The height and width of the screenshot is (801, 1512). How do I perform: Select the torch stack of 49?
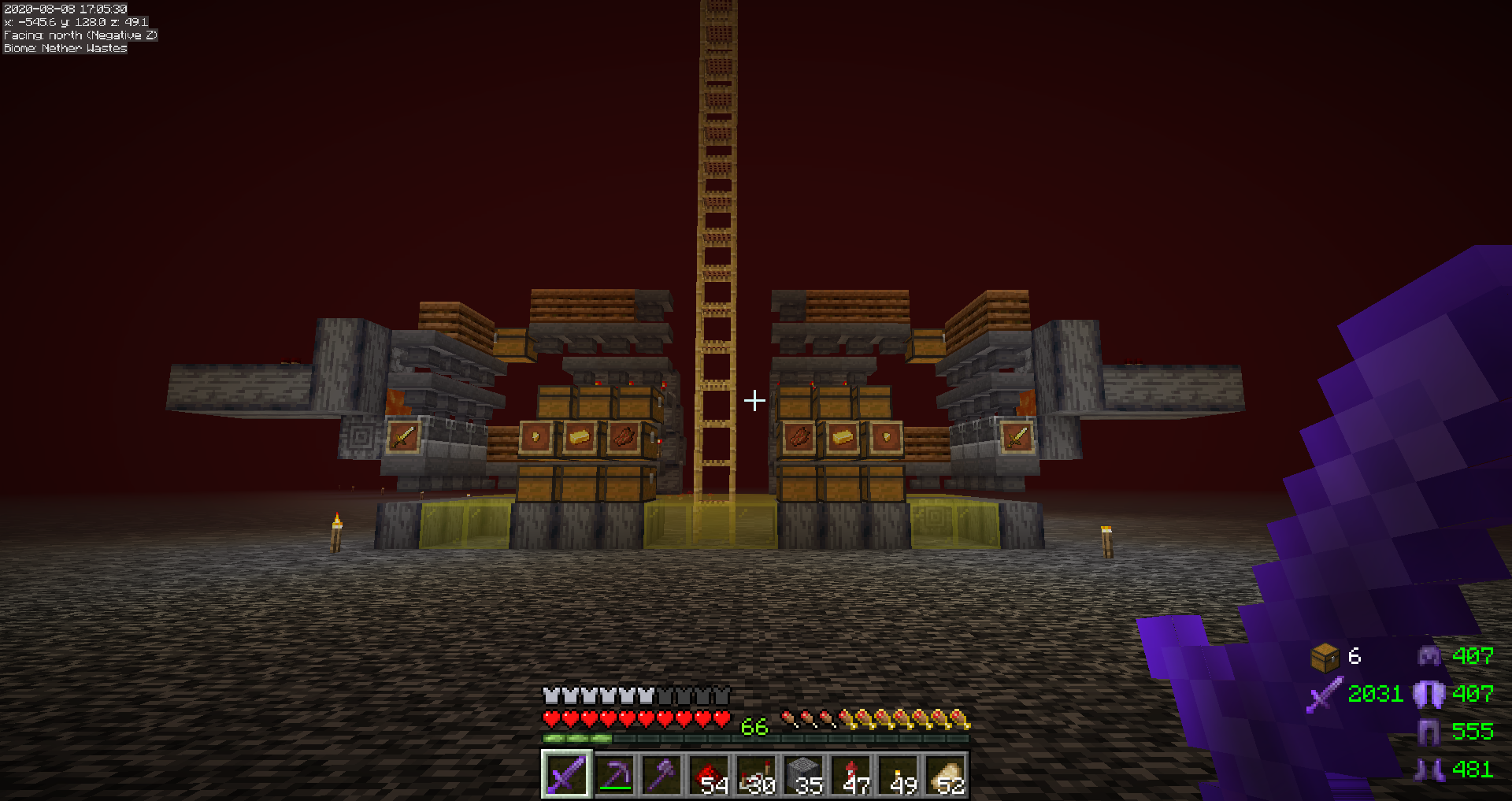(898, 775)
